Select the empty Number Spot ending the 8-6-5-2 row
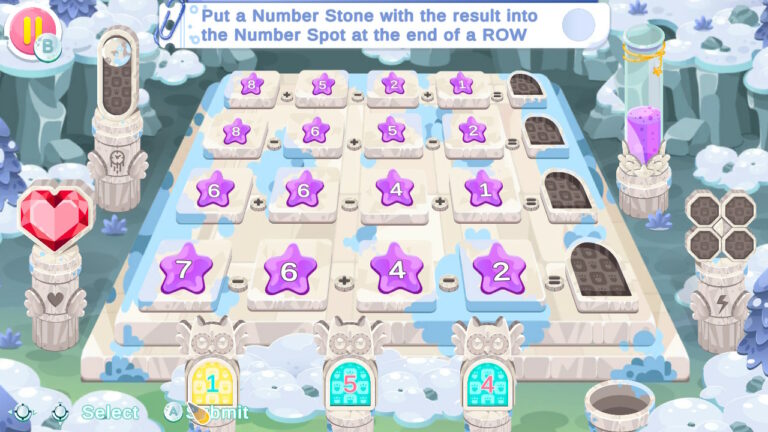 coord(543,131)
